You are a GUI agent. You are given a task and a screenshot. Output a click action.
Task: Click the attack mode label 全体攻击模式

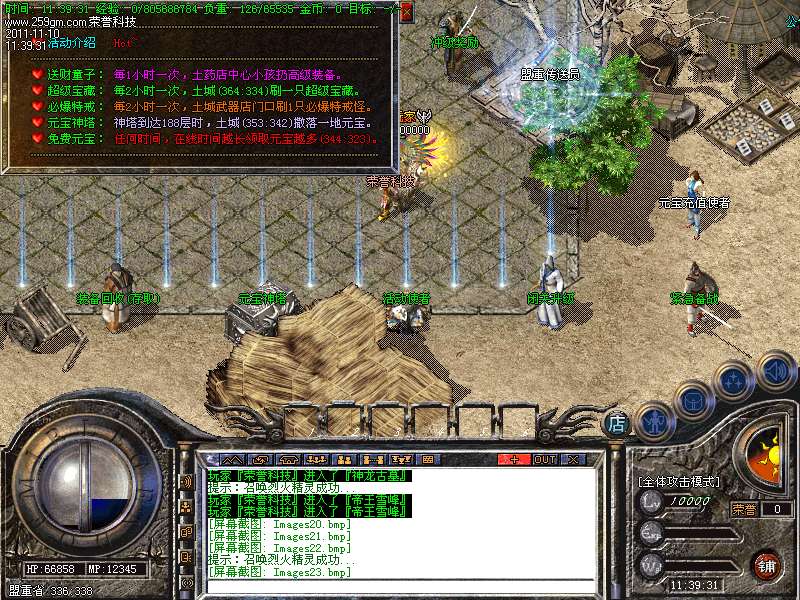680,481
